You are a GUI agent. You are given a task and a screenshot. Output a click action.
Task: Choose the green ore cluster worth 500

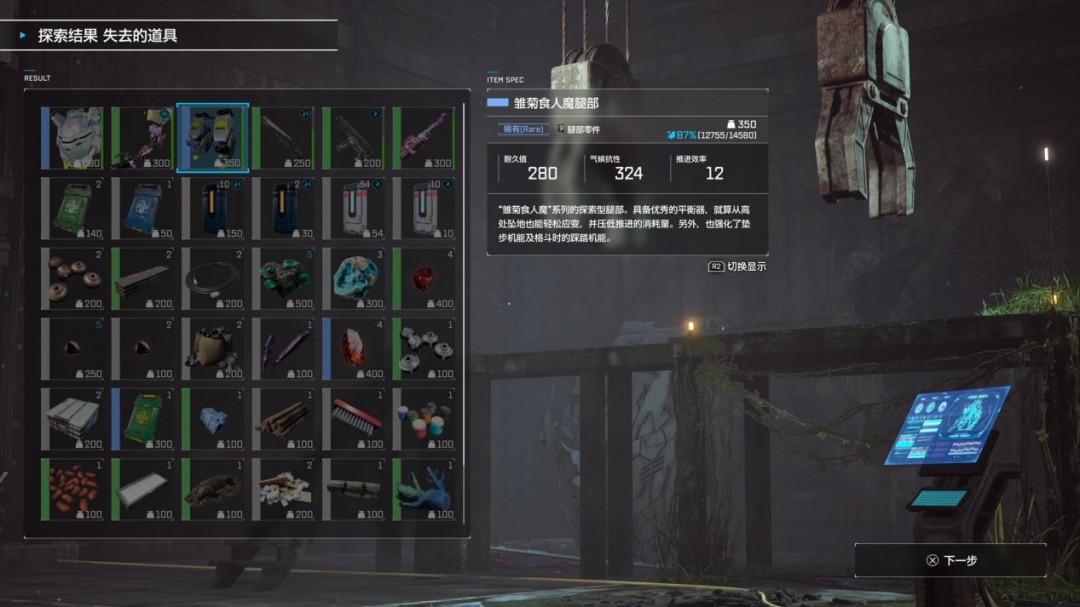[283, 278]
